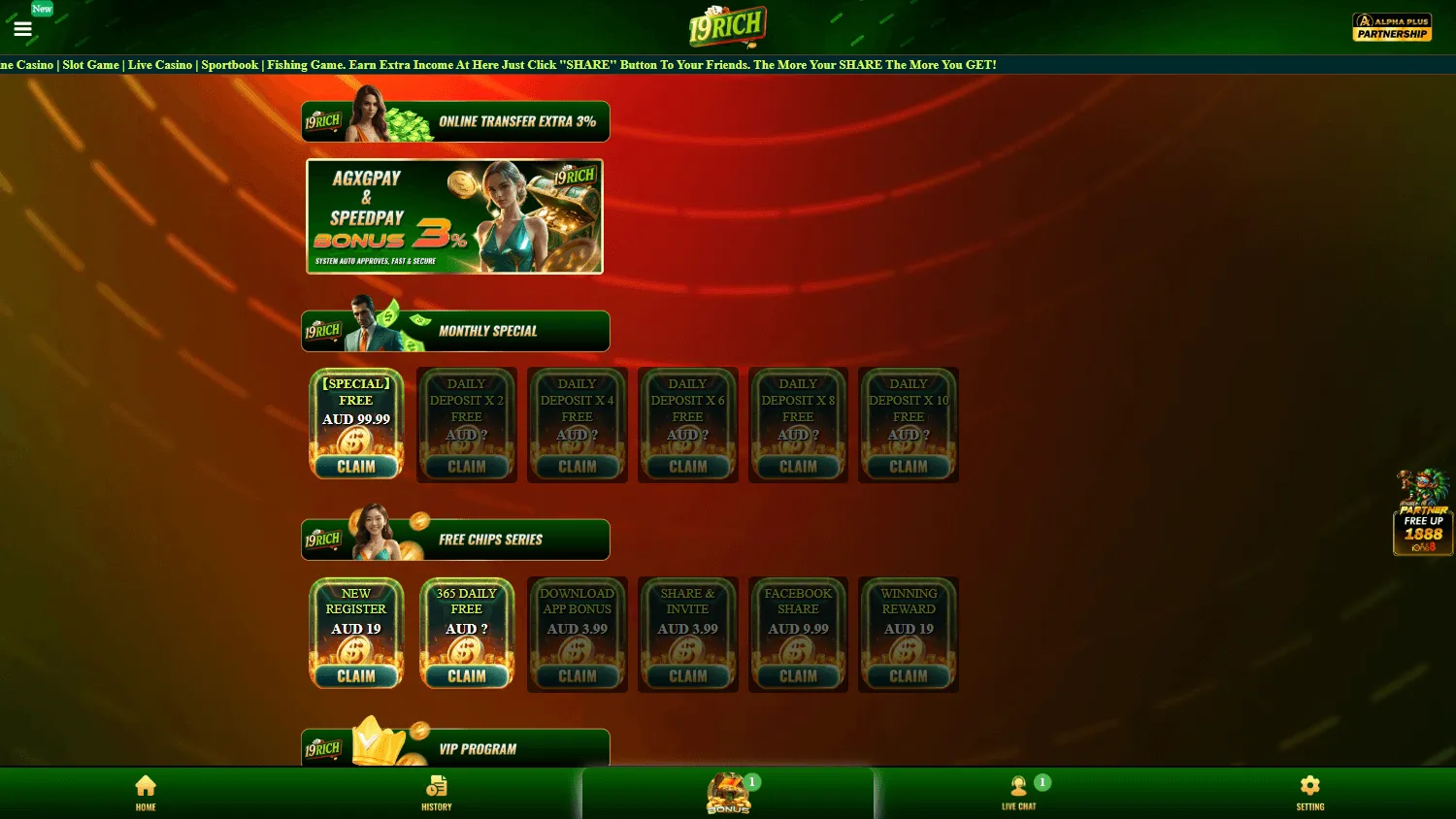Image resolution: width=1456 pixels, height=819 pixels.
Task: Open the Online Transfer Extra 3% banner
Action: [x=455, y=120]
